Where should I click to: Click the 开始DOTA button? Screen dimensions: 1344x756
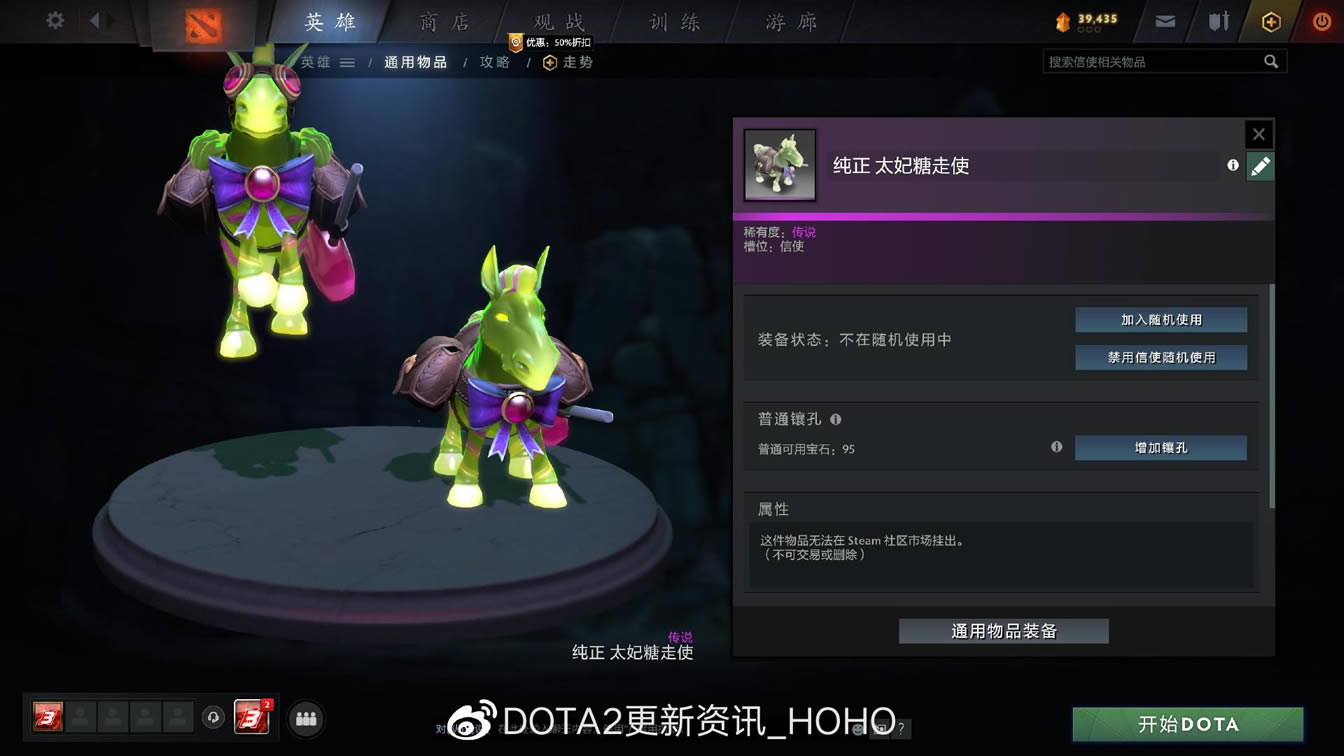1188,724
